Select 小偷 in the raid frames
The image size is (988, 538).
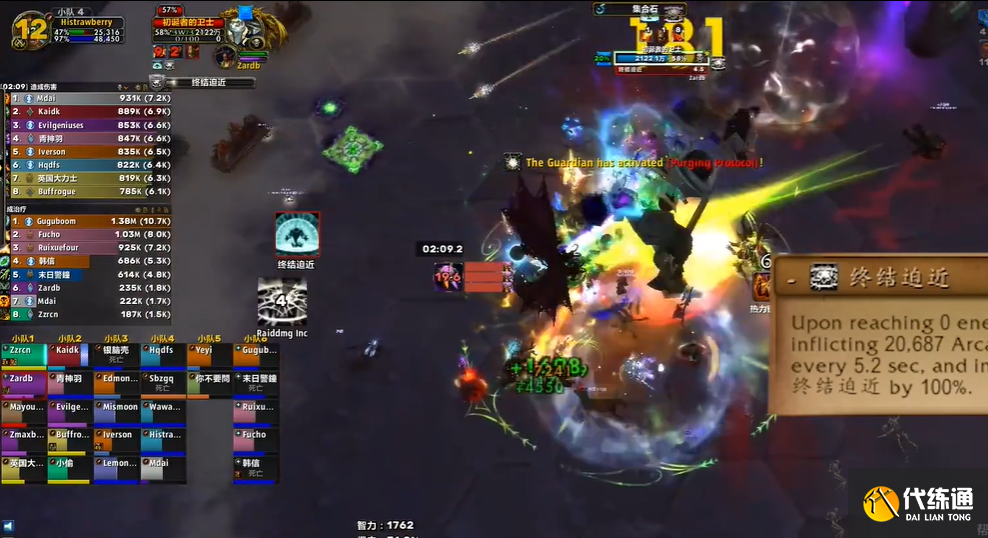point(69,469)
